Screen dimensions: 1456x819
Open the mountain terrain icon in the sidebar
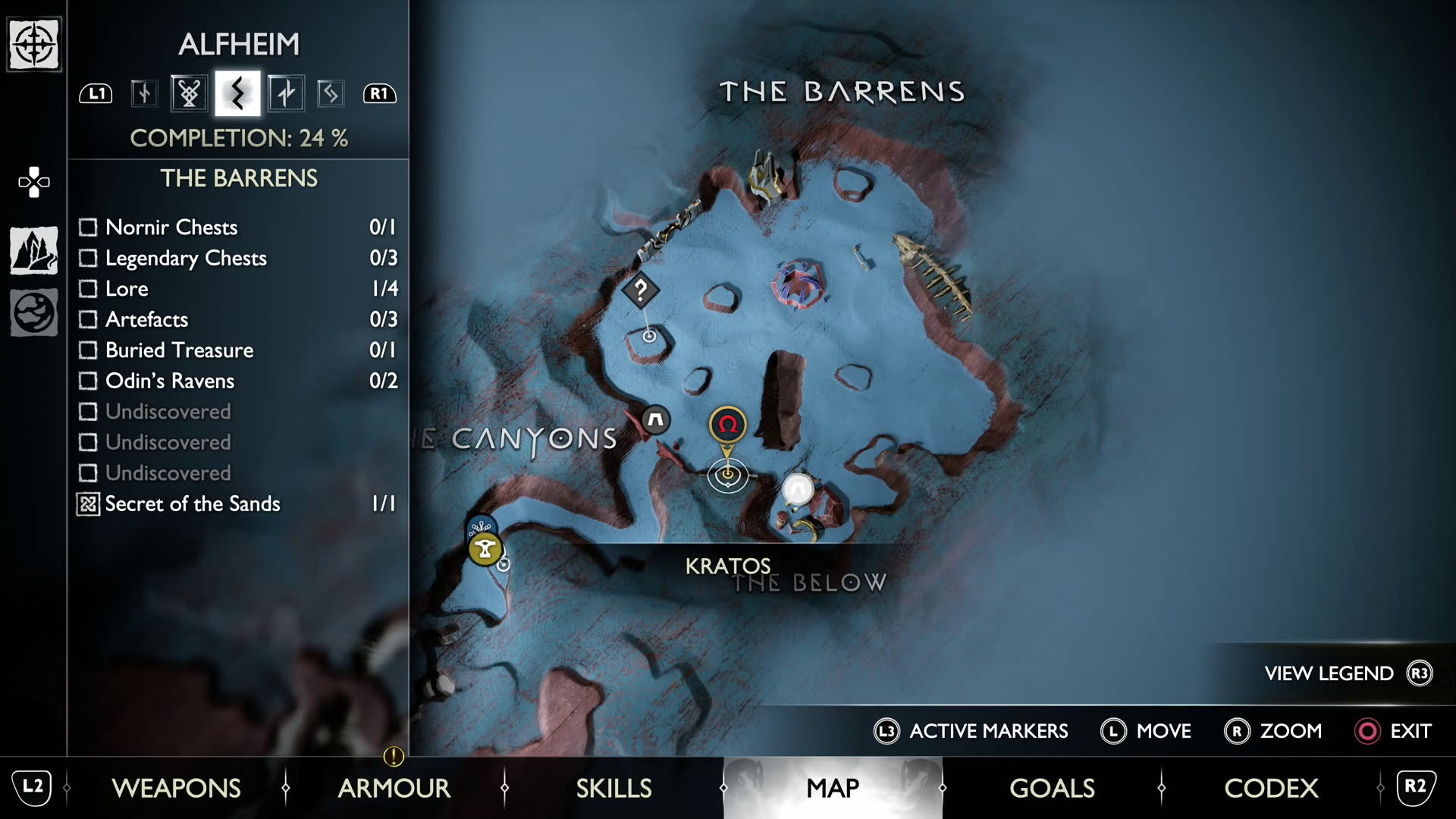33,250
